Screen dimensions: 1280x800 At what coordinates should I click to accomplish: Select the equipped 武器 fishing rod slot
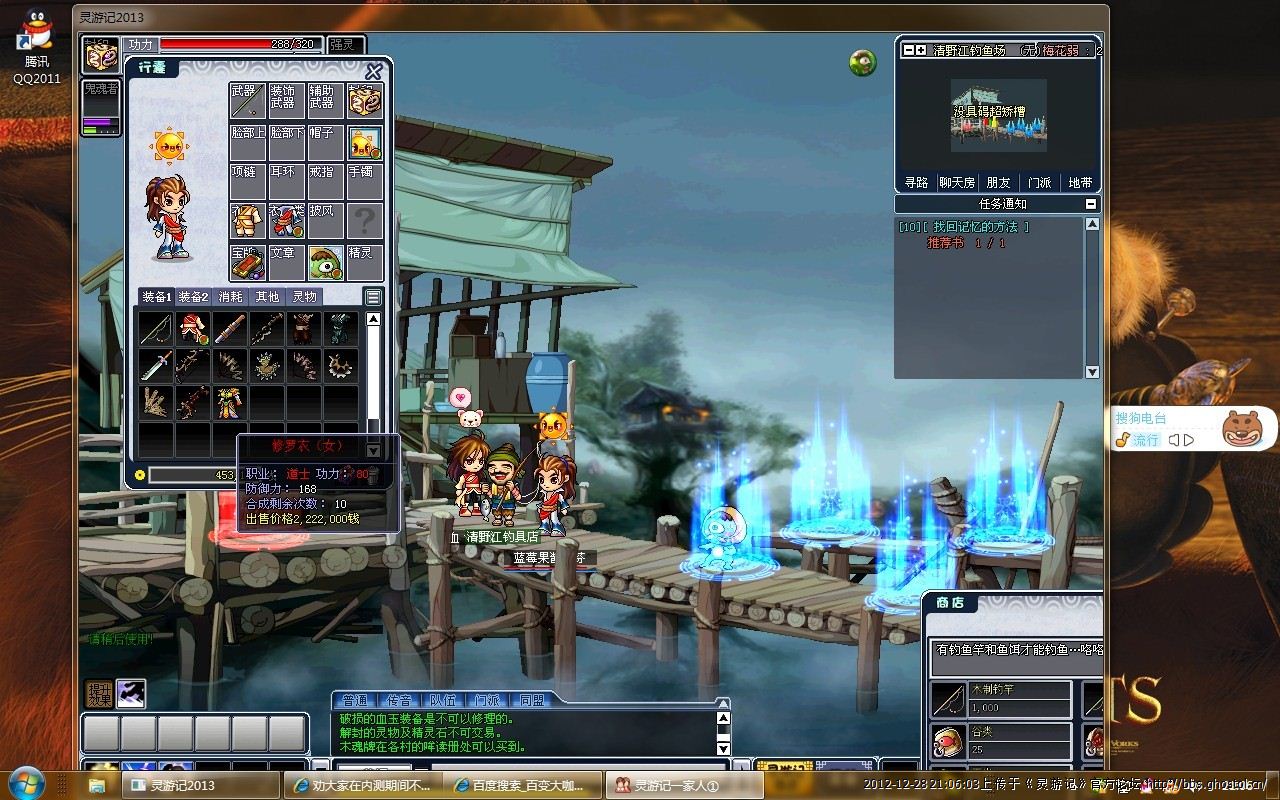[x=247, y=100]
